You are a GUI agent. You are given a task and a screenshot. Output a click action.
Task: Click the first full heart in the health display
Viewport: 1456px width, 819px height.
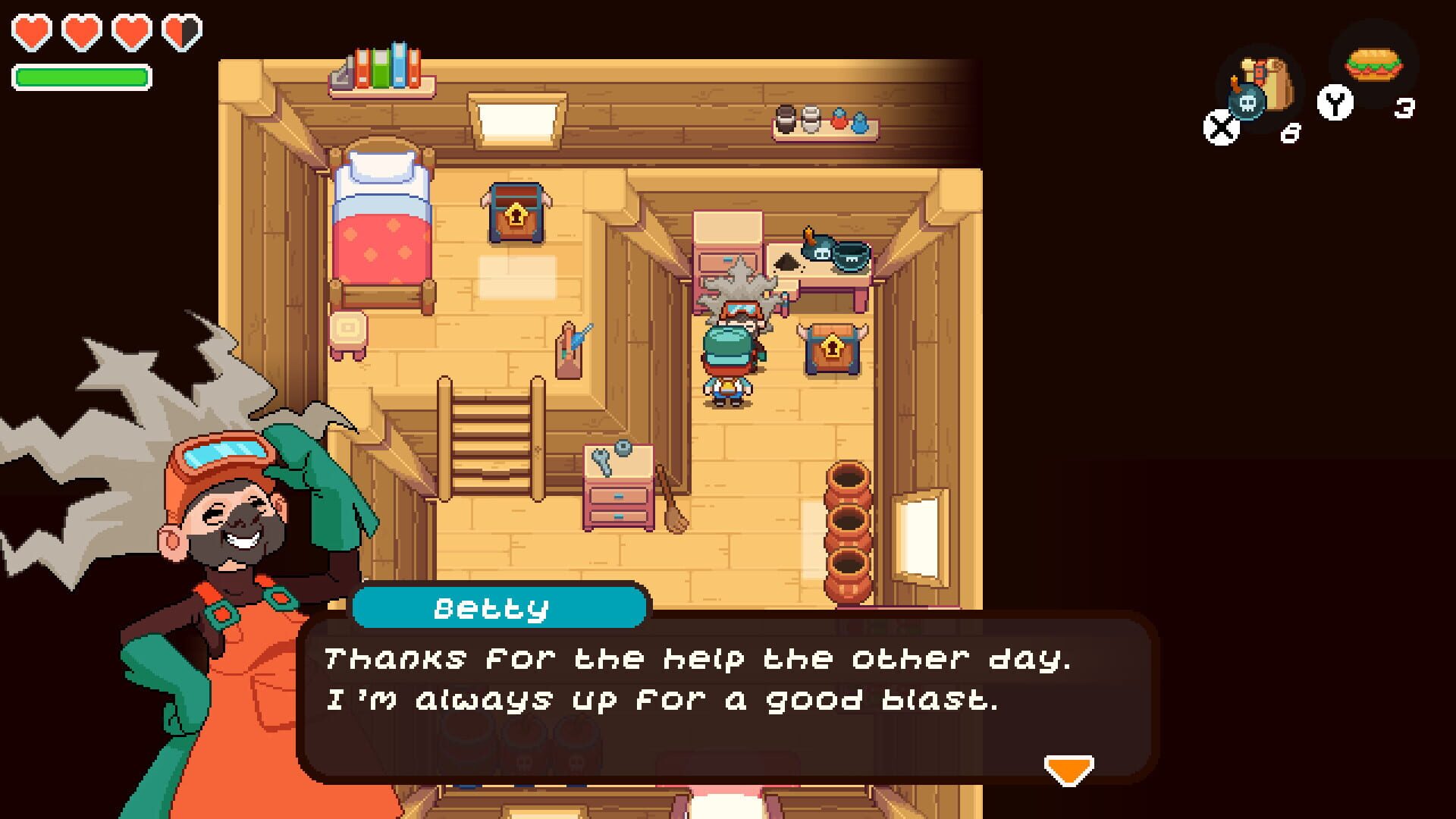click(30, 31)
